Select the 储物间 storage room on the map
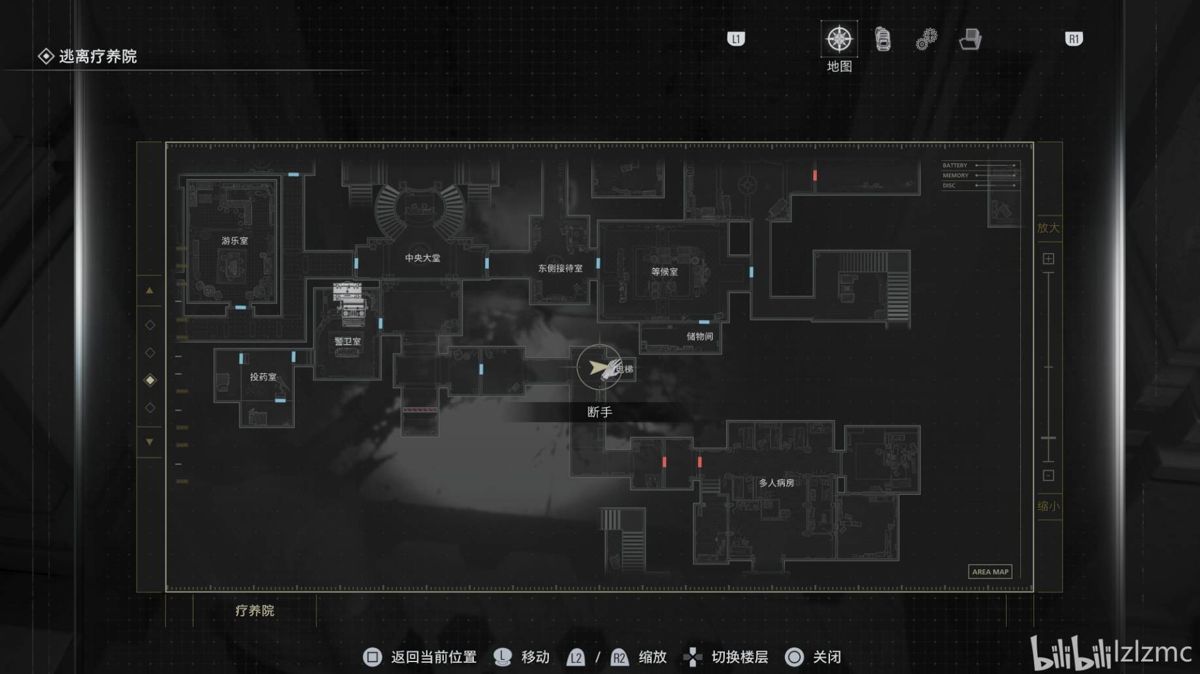Screen dimensions: 1200x674 pyautogui.click(x=700, y=337)
